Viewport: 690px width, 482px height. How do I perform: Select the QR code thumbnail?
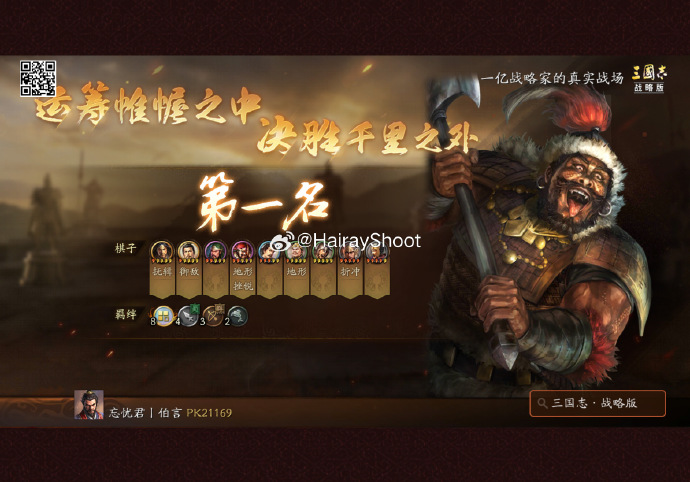38,79
